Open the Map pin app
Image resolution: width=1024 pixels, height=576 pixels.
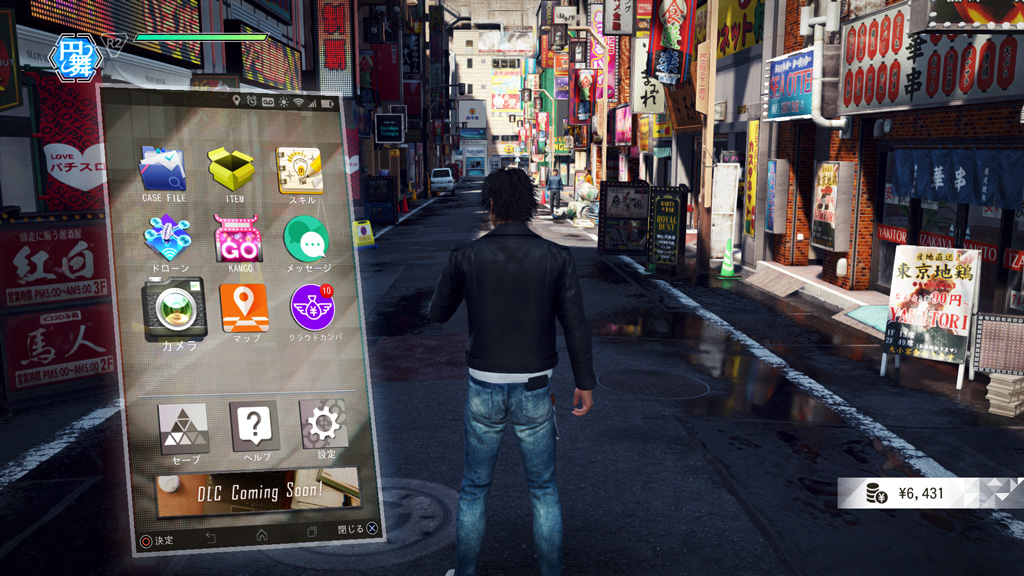244,308
